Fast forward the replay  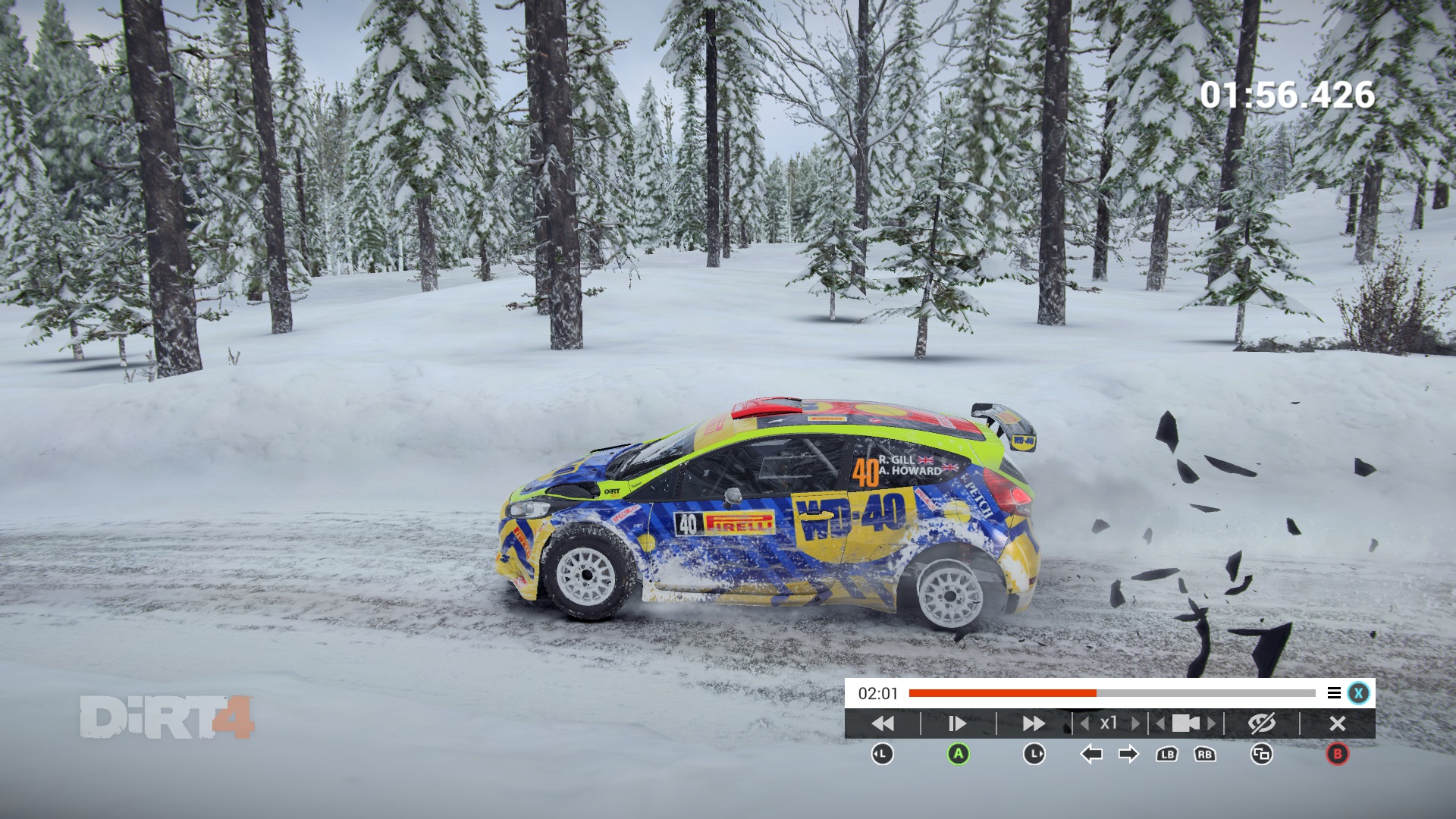[1034, 723]
